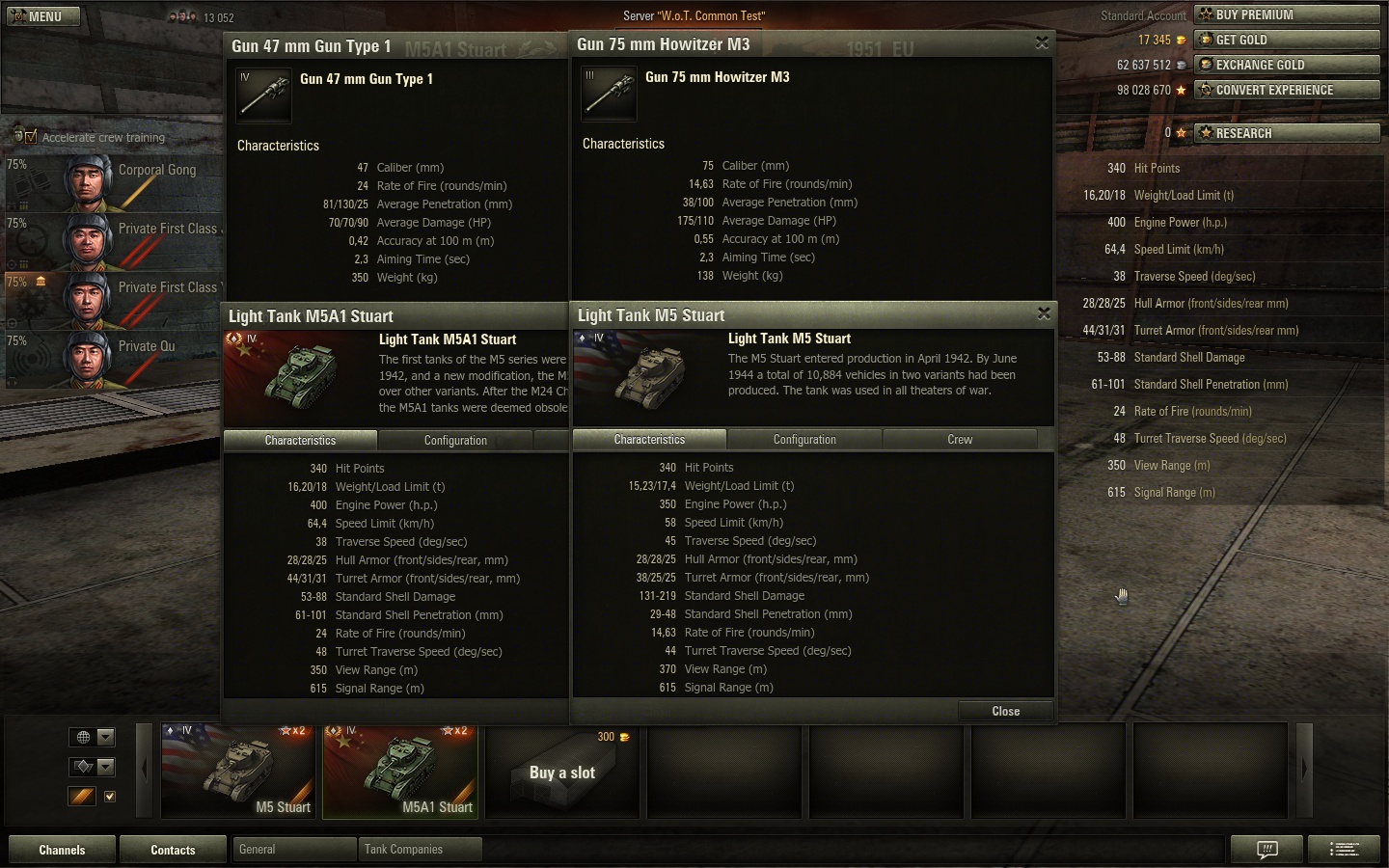This screenshot has height=868, width=1389.
Task: Buy a slot for 300 gold
Action: coord(562,771)
